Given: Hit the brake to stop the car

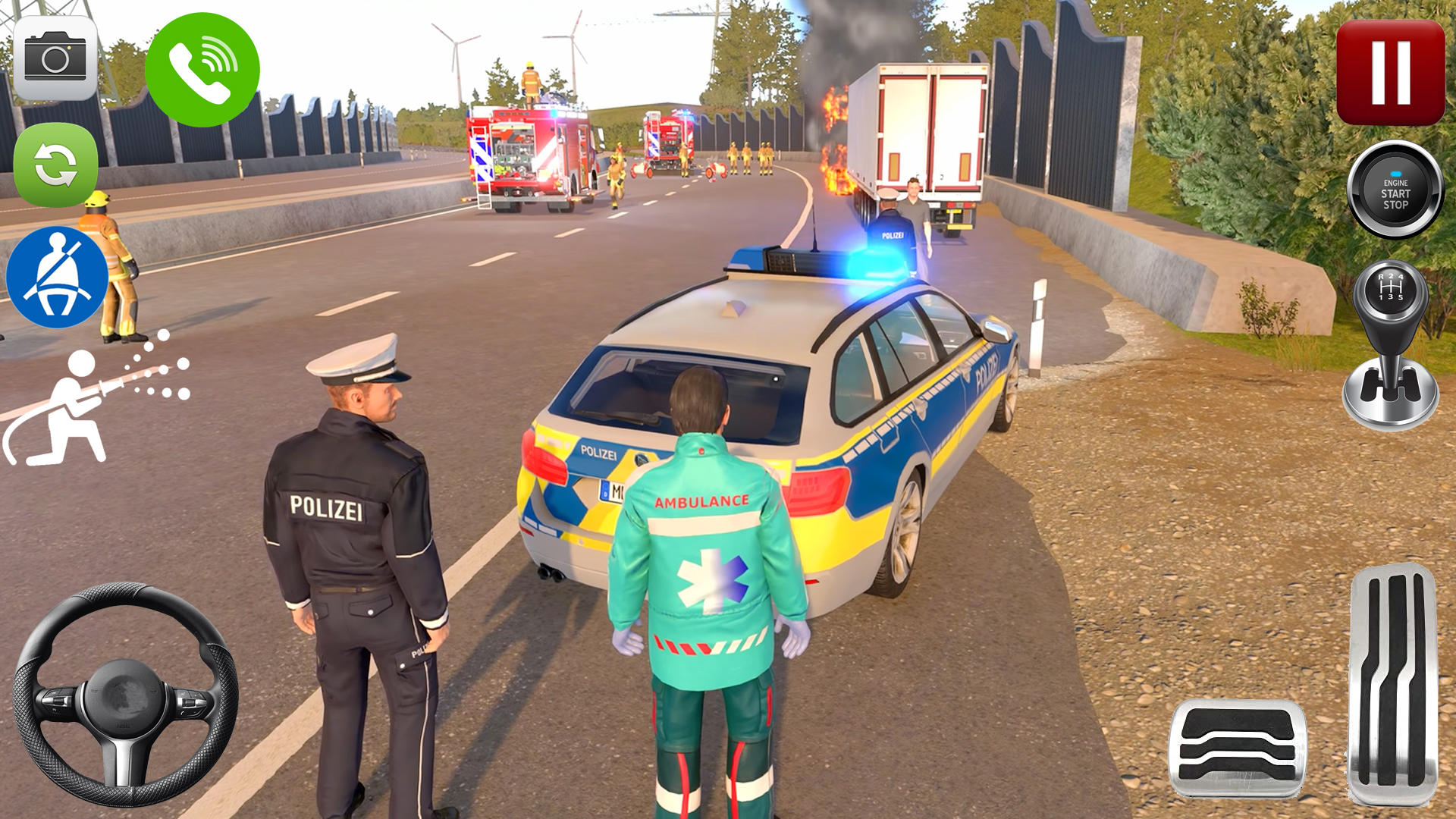Looking at the screenshot, I should coord(1236,751).
